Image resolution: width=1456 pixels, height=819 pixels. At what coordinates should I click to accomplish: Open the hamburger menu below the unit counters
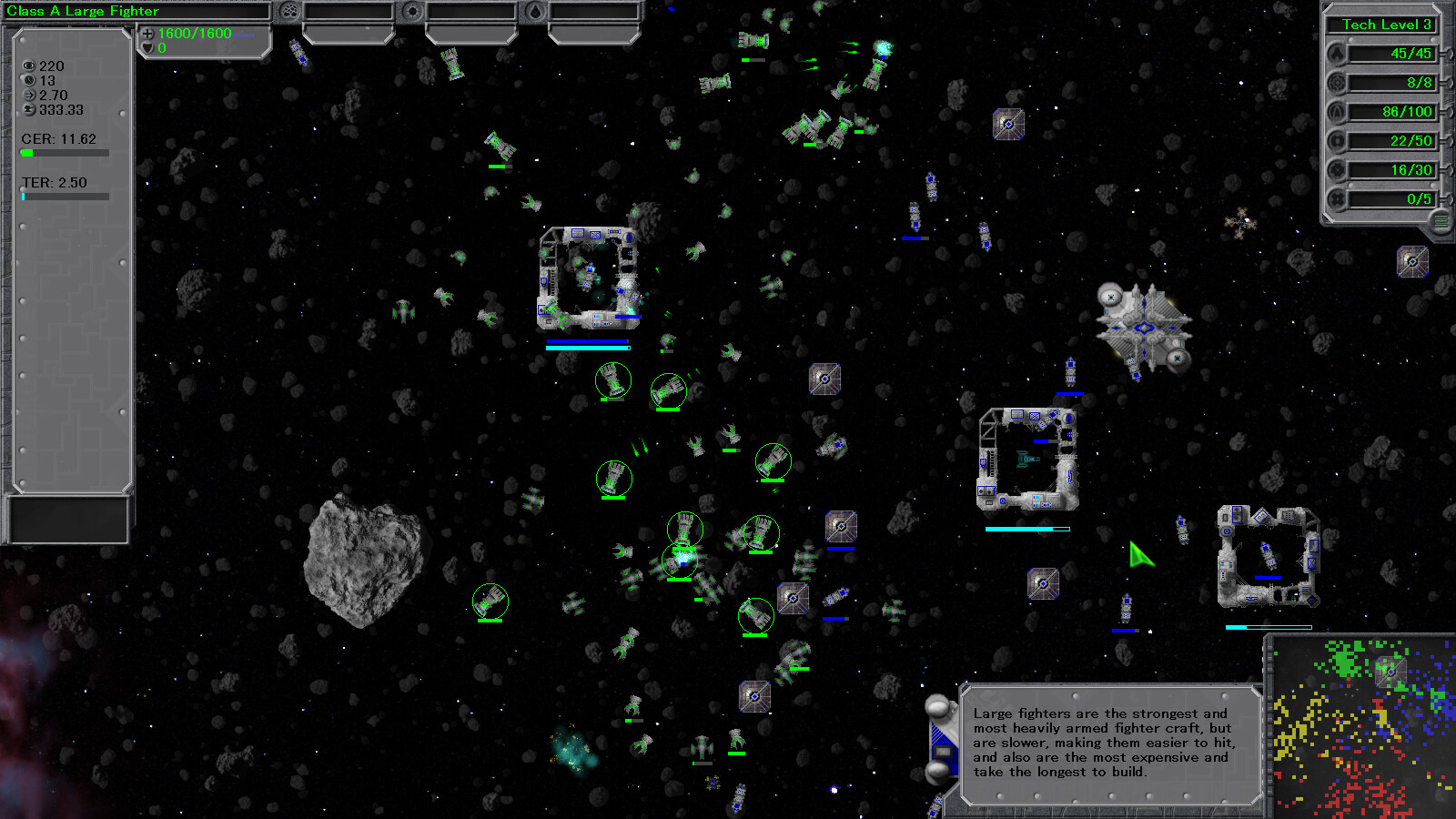pos(1441,219)
